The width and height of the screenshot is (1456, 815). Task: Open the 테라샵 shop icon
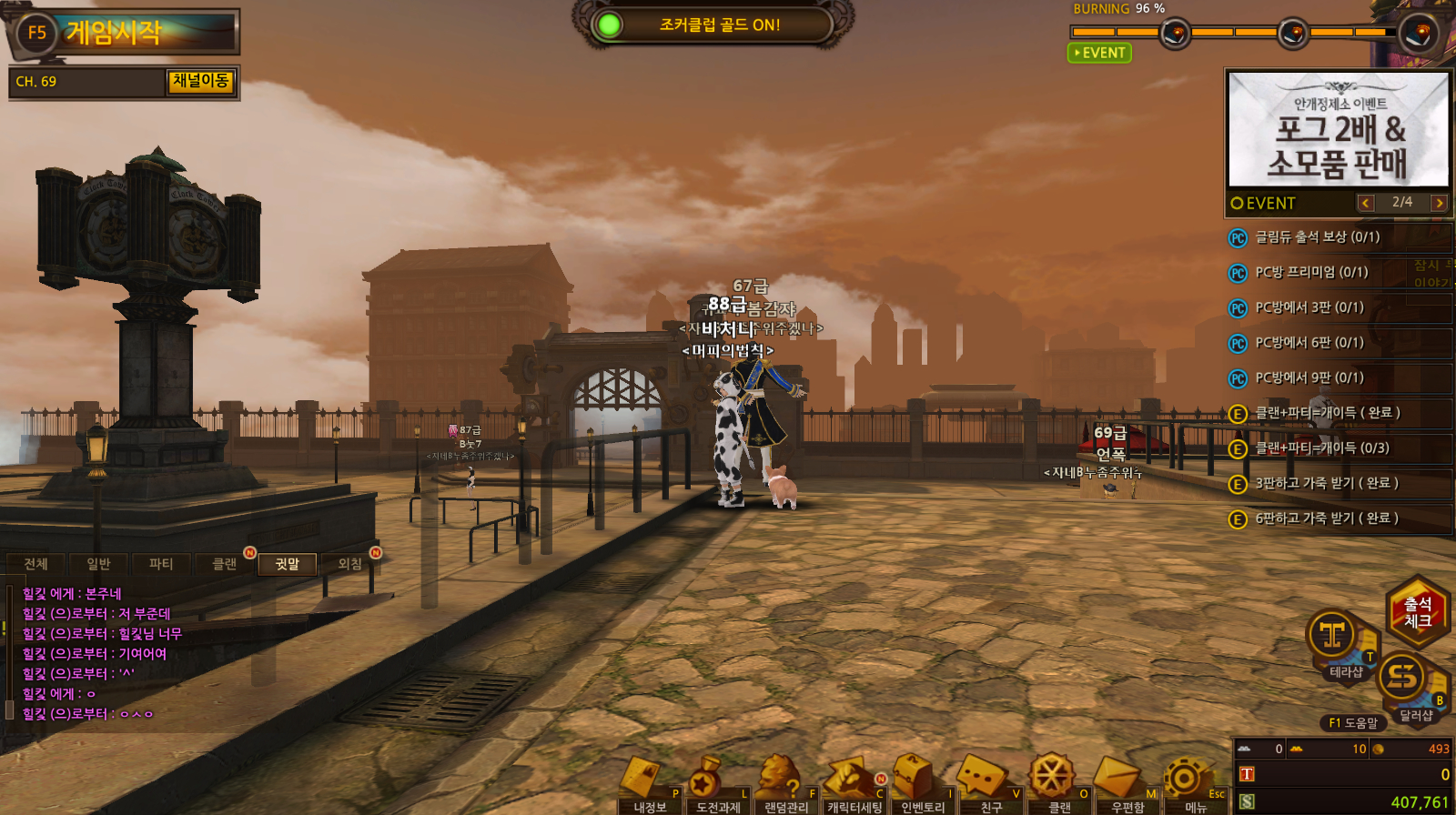pyautogui.click(x=1334, y=639)
